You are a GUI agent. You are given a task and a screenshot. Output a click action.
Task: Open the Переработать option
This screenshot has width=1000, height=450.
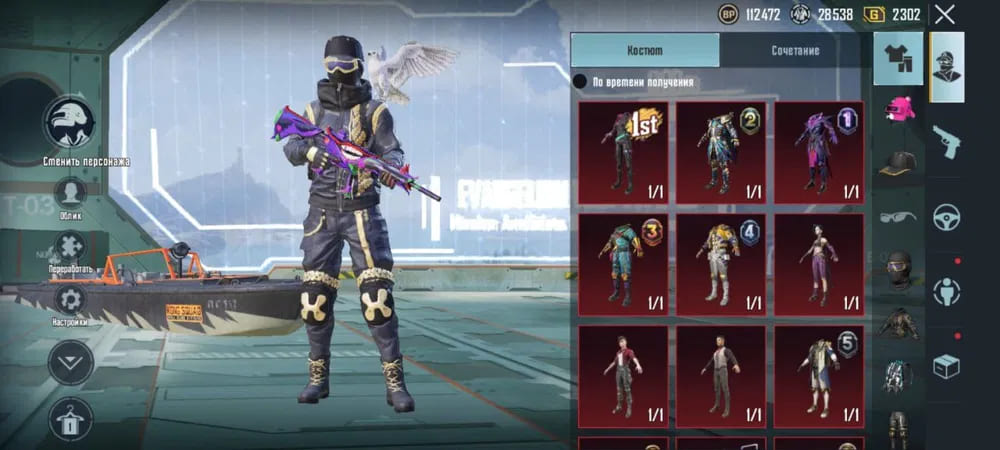pos(70,247)
